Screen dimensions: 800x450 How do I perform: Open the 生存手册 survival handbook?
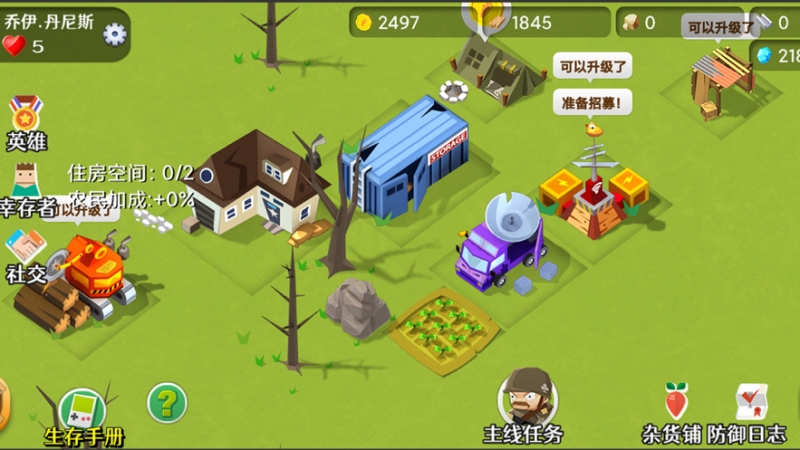coord(82,413)
